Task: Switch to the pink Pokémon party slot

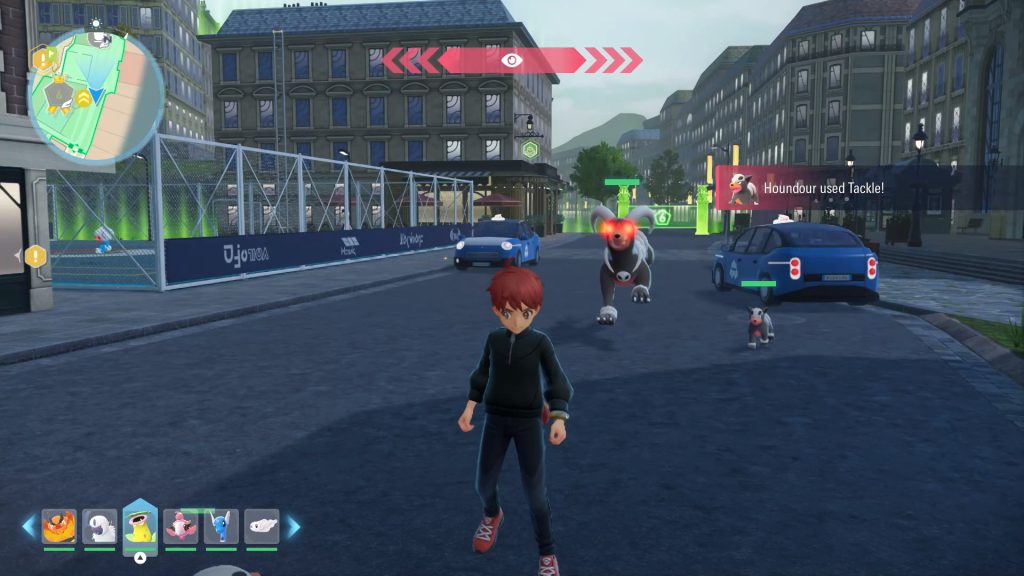Action: pyautogui.click(x=180, y=527)
